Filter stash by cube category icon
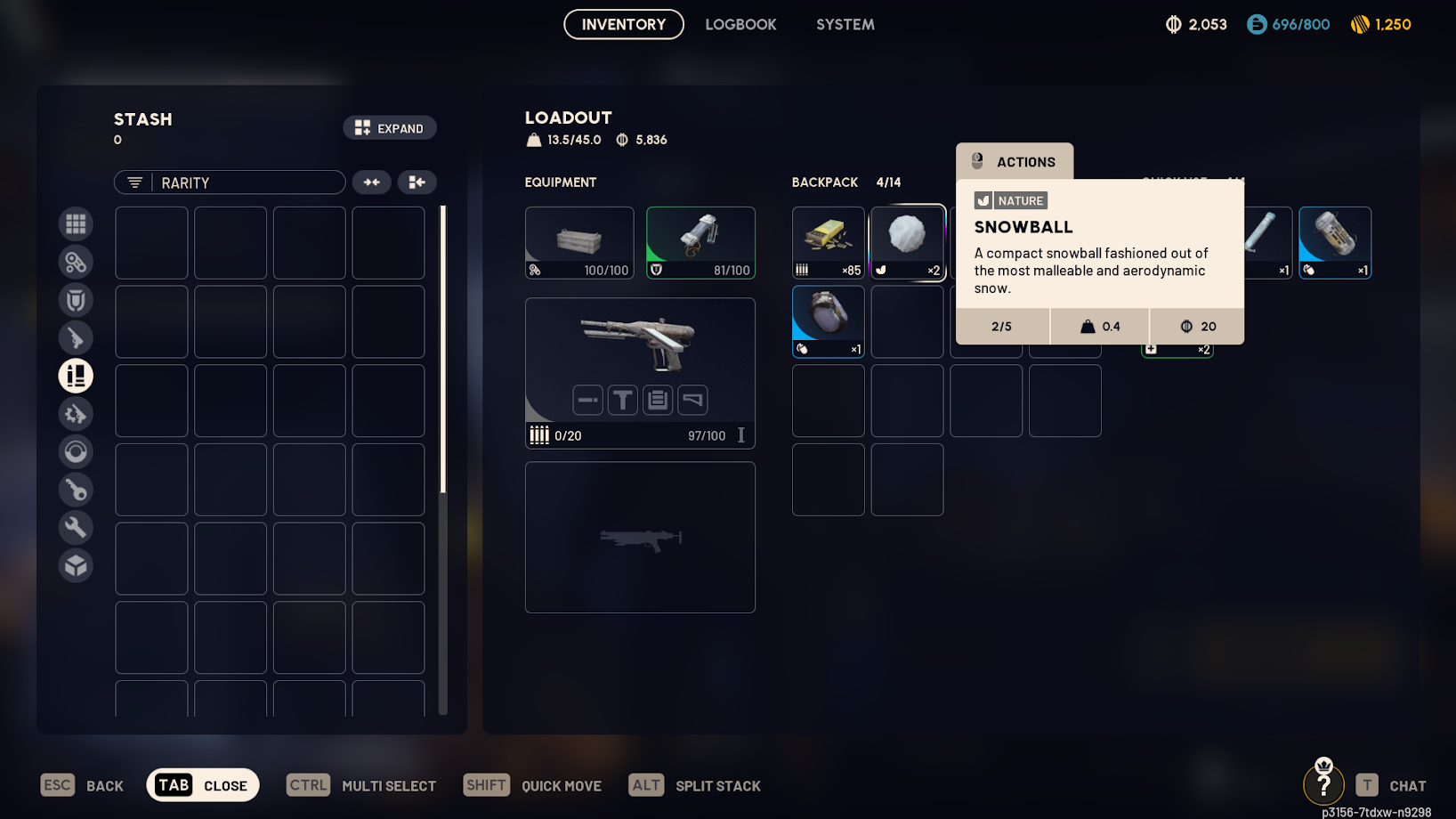The image size is (1456, 819). click(x=76, y=565)
